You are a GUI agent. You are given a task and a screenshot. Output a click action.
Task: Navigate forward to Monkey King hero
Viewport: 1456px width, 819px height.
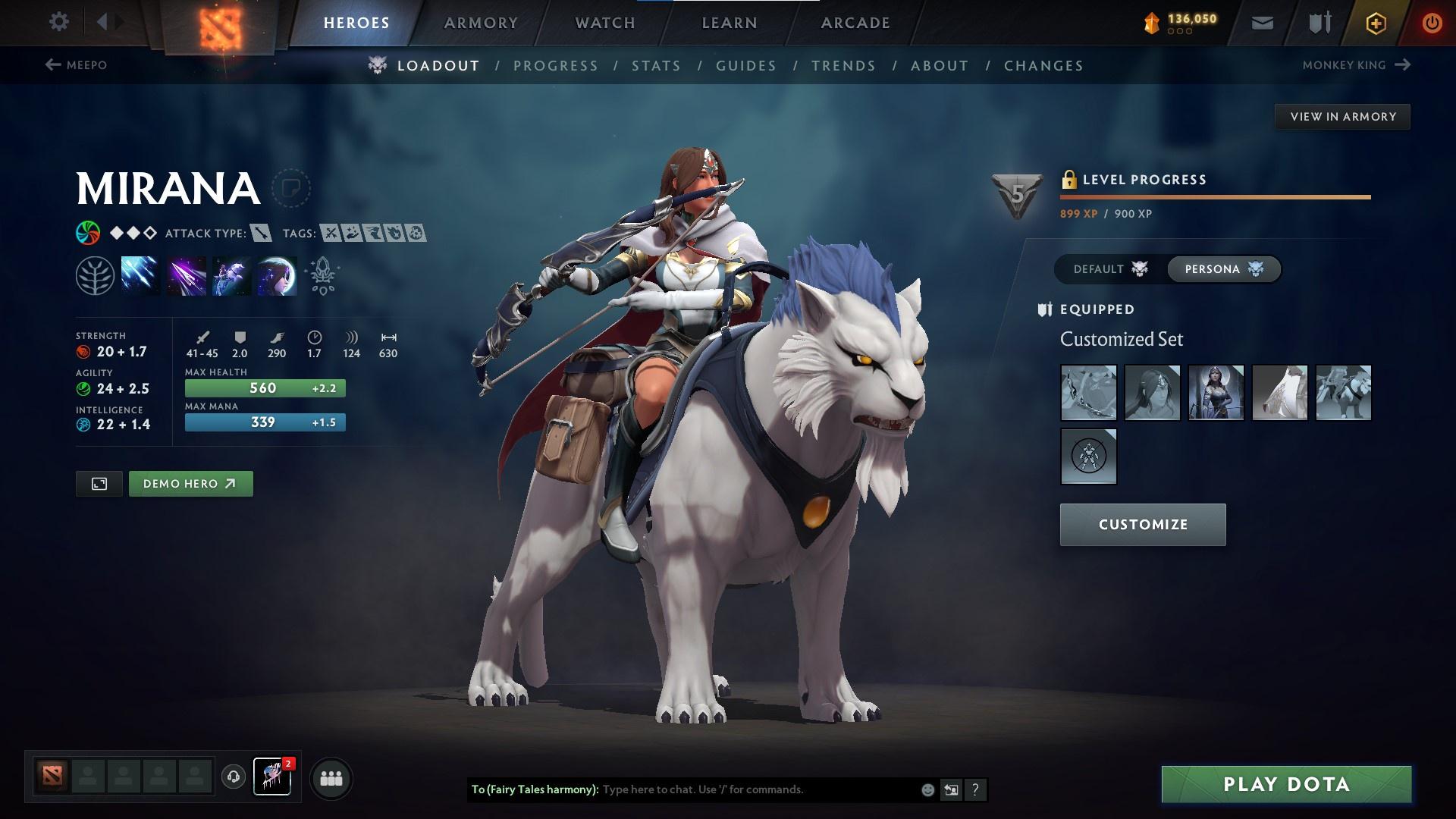coord(1356,64)
